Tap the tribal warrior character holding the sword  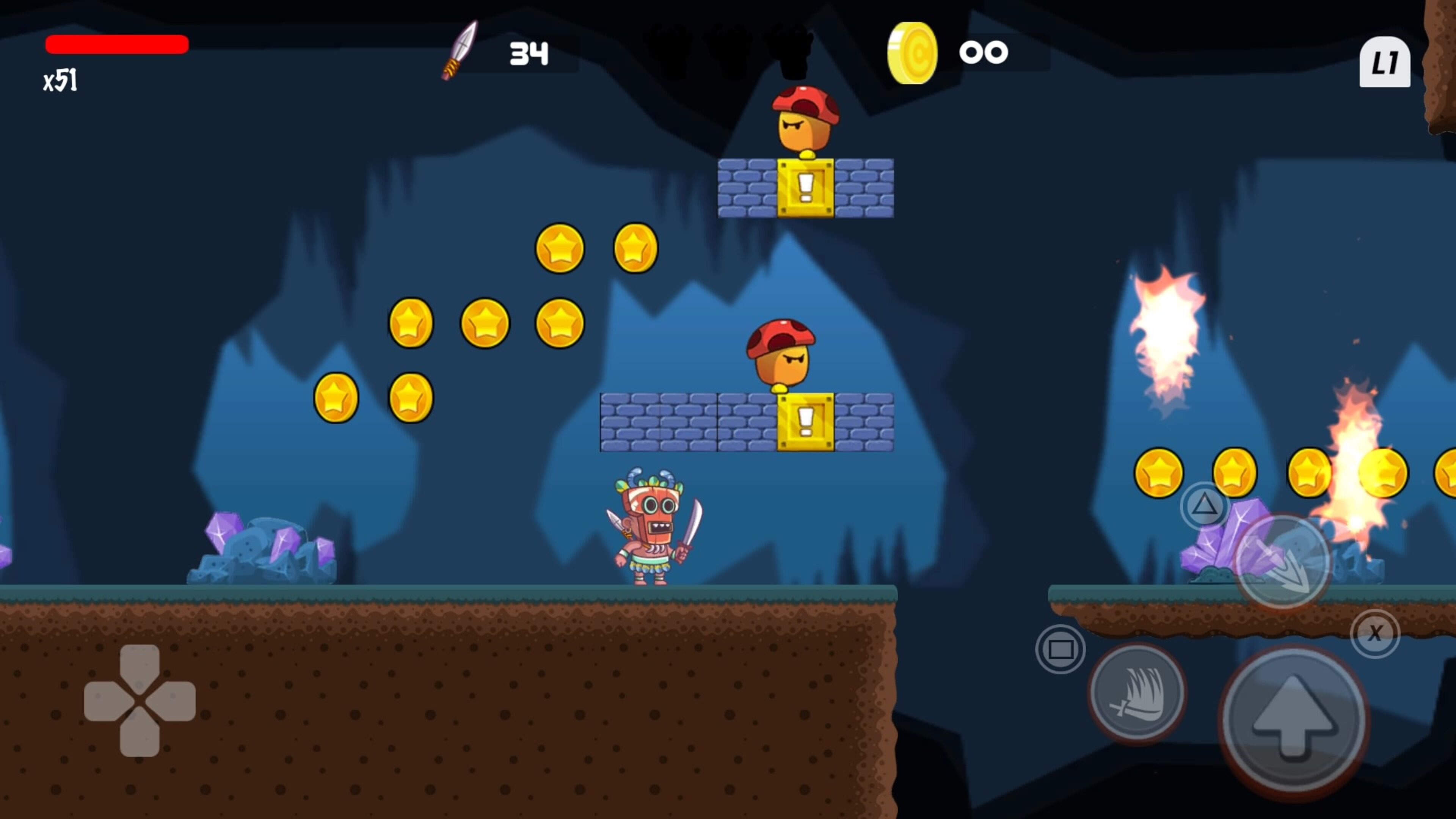[x=650, y=537]
